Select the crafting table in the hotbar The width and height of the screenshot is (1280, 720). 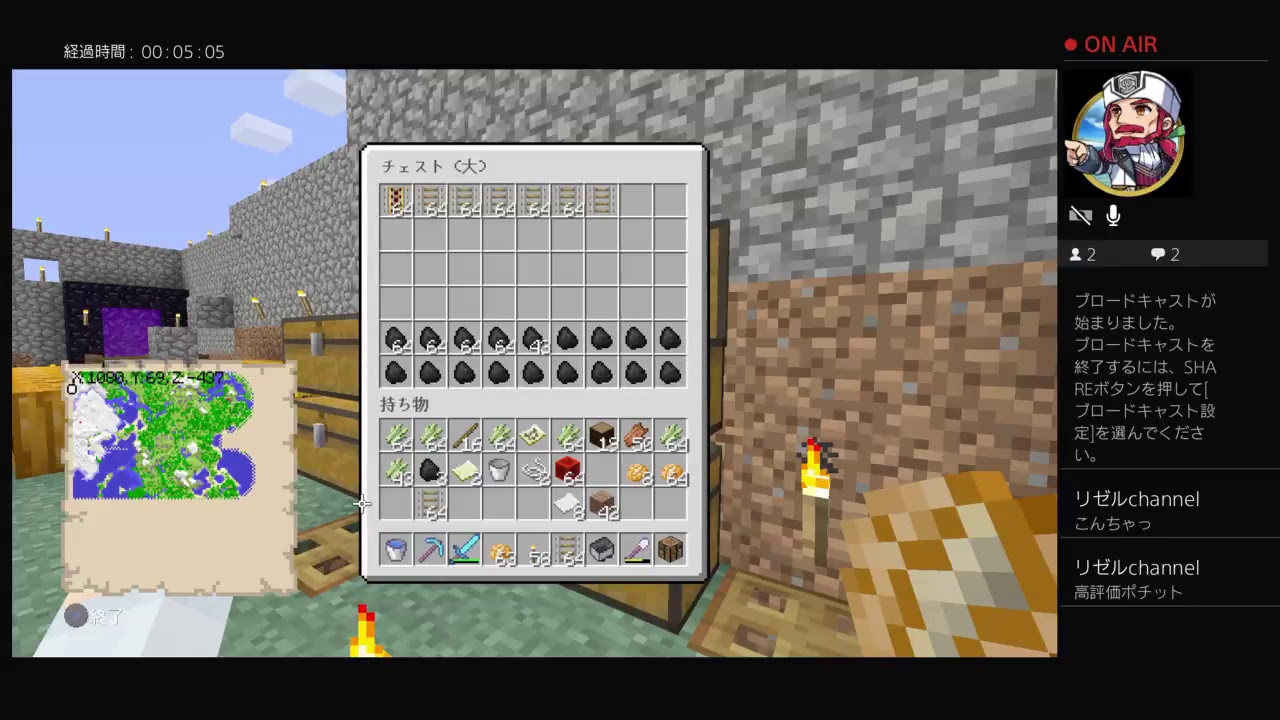tap(669, 549)
